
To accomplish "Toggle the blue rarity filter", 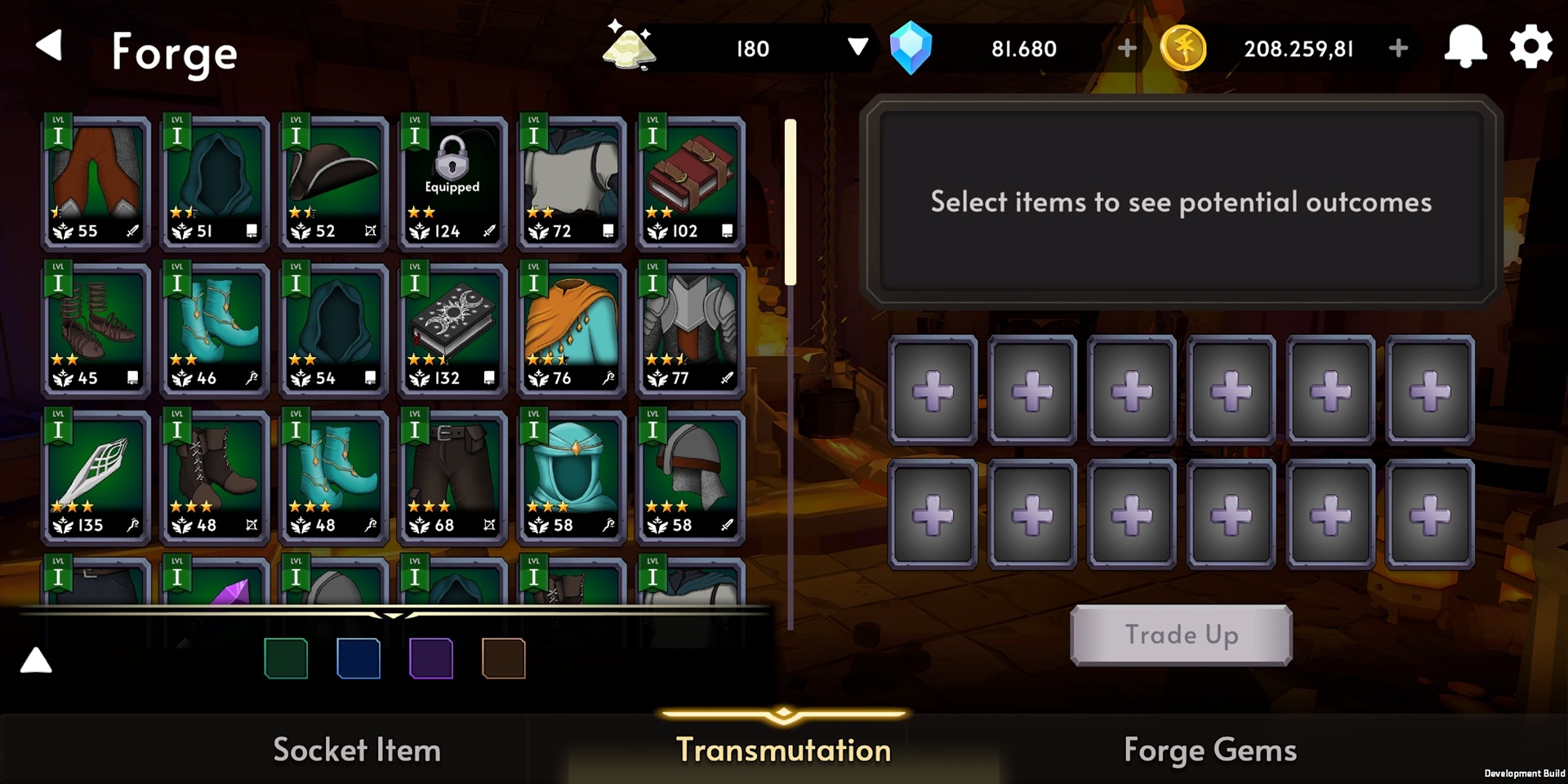I will [359, 658].
